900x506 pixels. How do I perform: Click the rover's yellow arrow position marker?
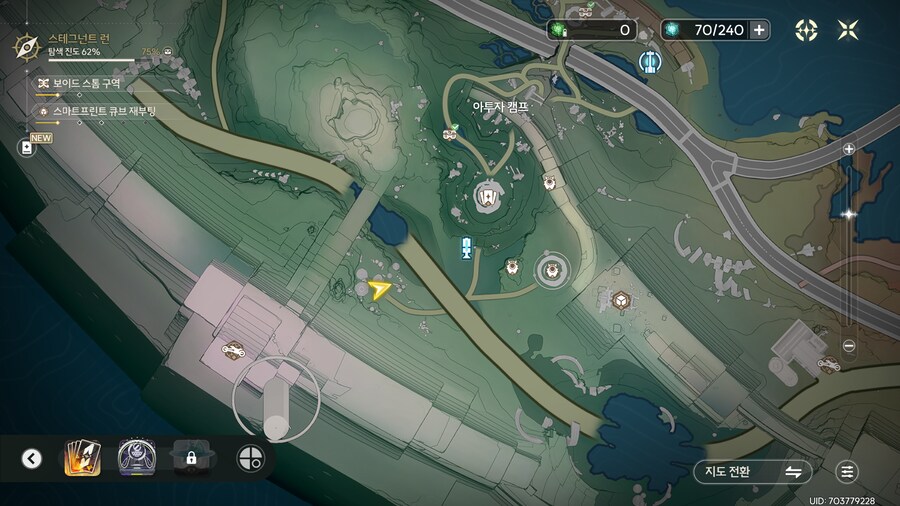(x=379, y=291)
